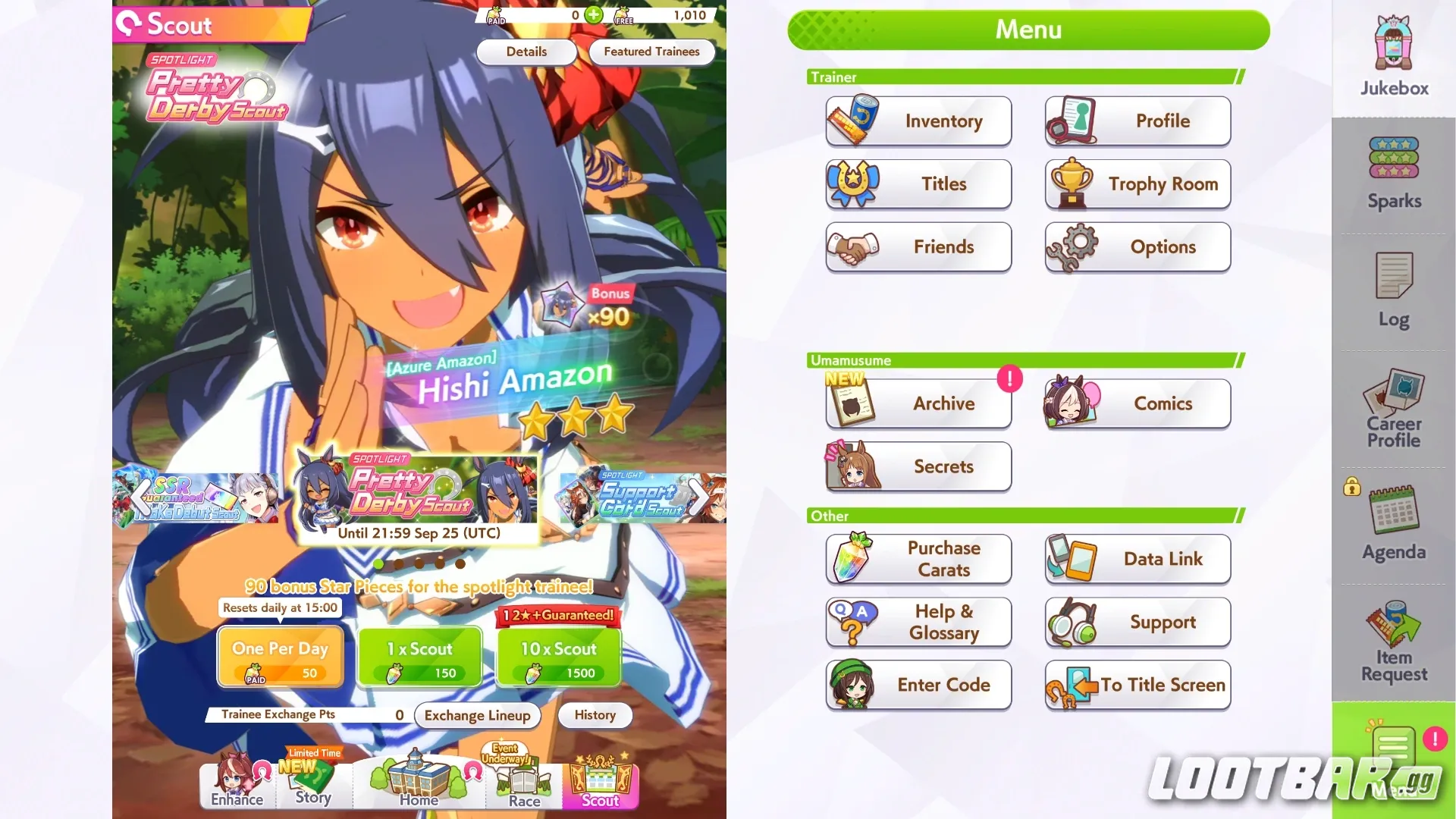View scout History
Image resolution: width=1456 pixels, height=819 pixels.
coord(595,715)
